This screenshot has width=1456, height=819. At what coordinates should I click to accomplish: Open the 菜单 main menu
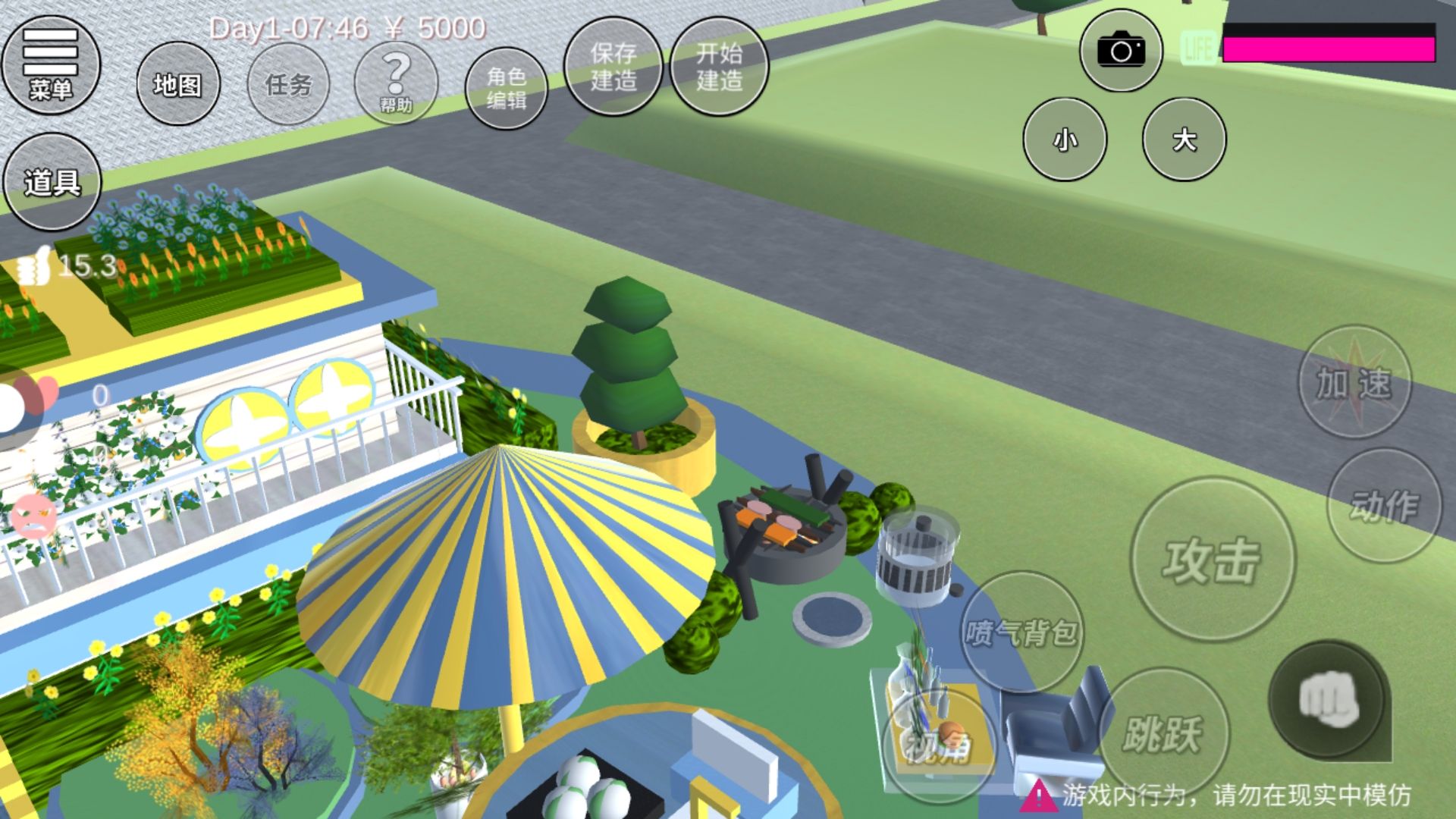51,65
